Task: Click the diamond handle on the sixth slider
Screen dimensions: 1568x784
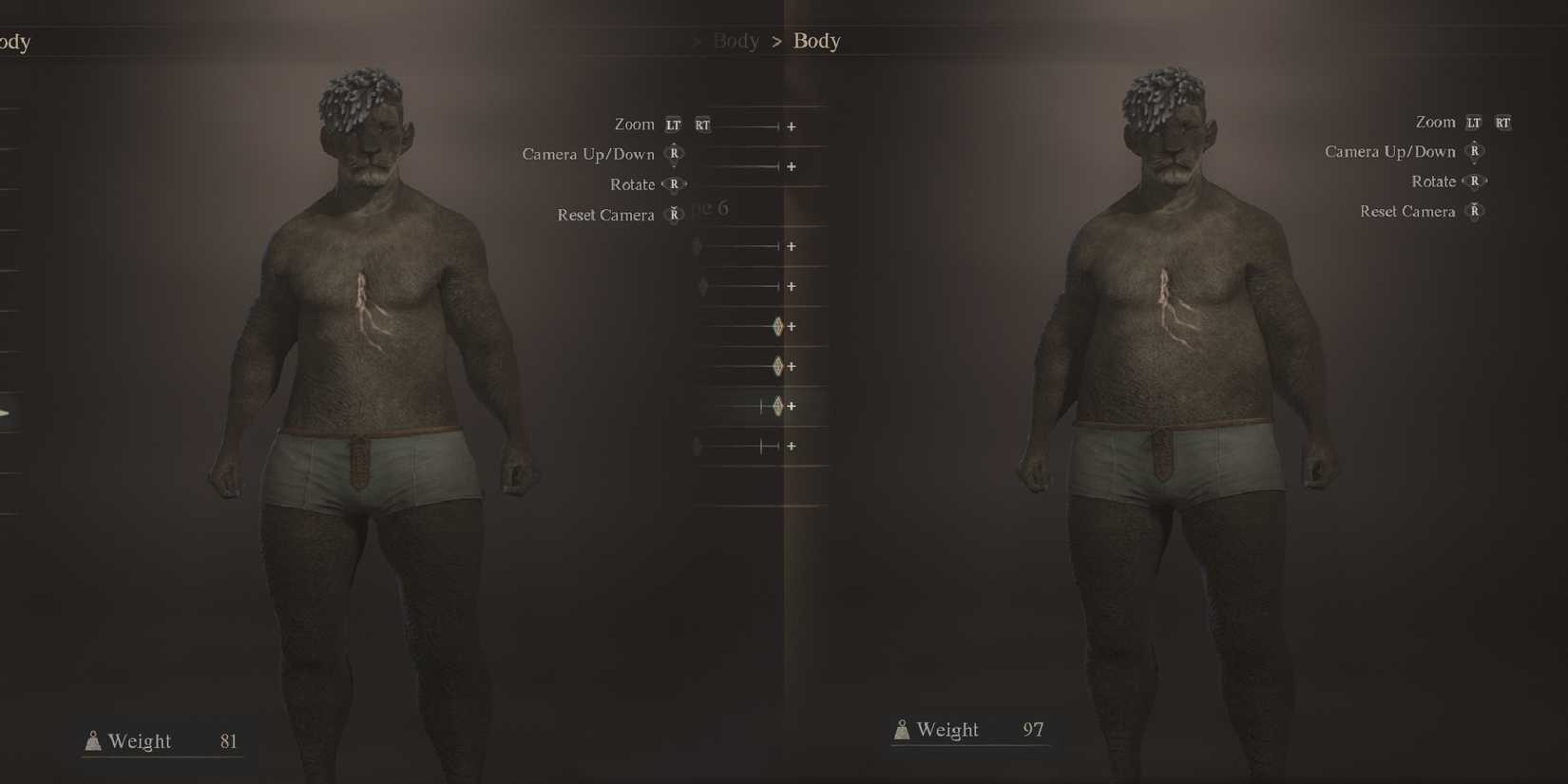Action: pyautogui.click(x=778, y=366)
